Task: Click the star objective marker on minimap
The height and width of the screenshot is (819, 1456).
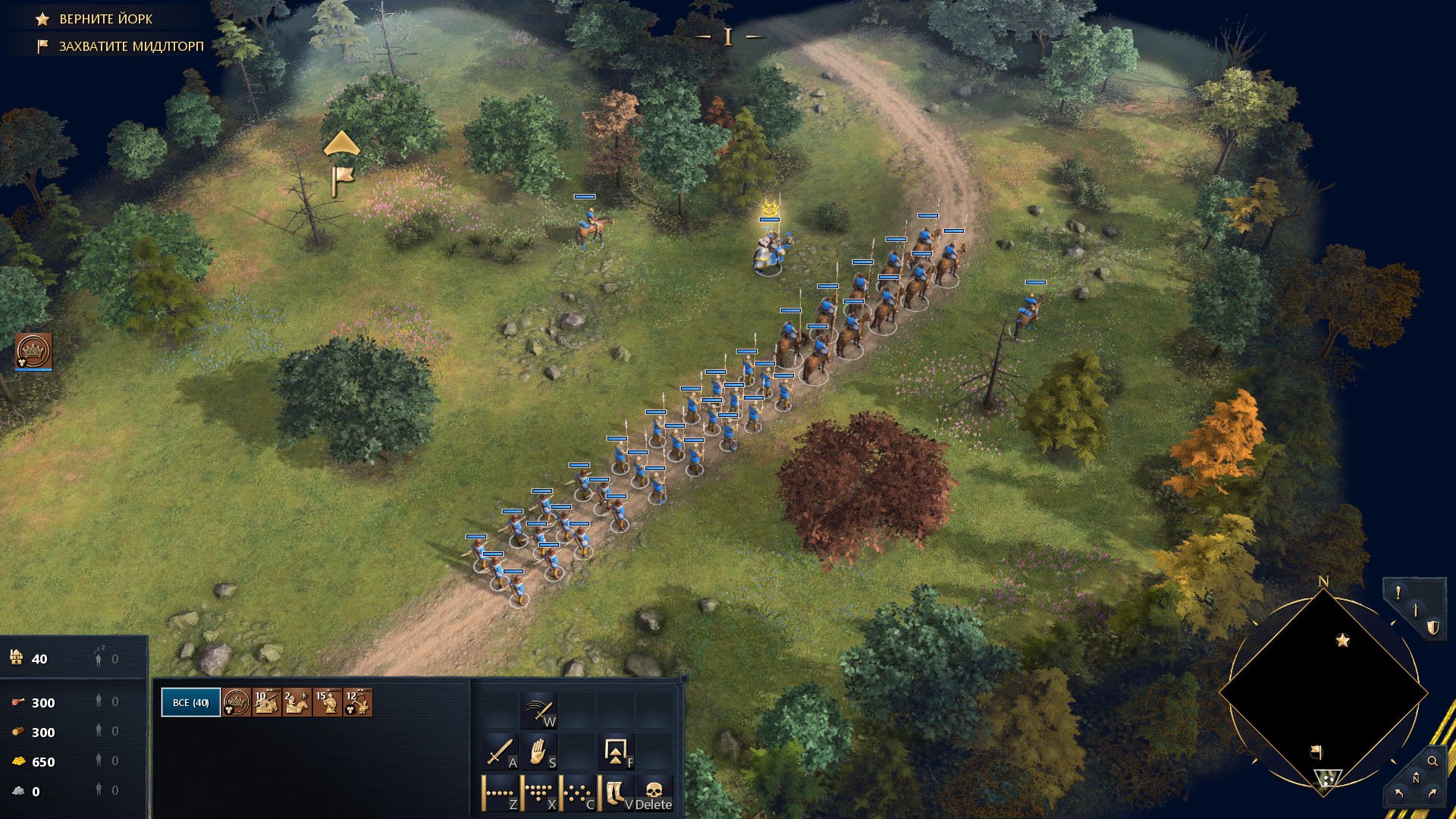Action: 1342,641
